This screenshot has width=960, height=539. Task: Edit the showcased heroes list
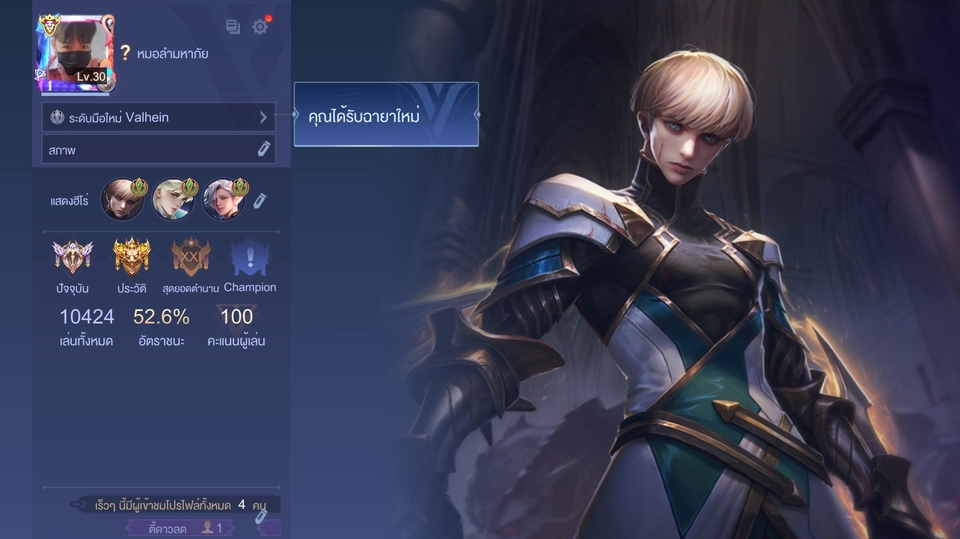259,201
